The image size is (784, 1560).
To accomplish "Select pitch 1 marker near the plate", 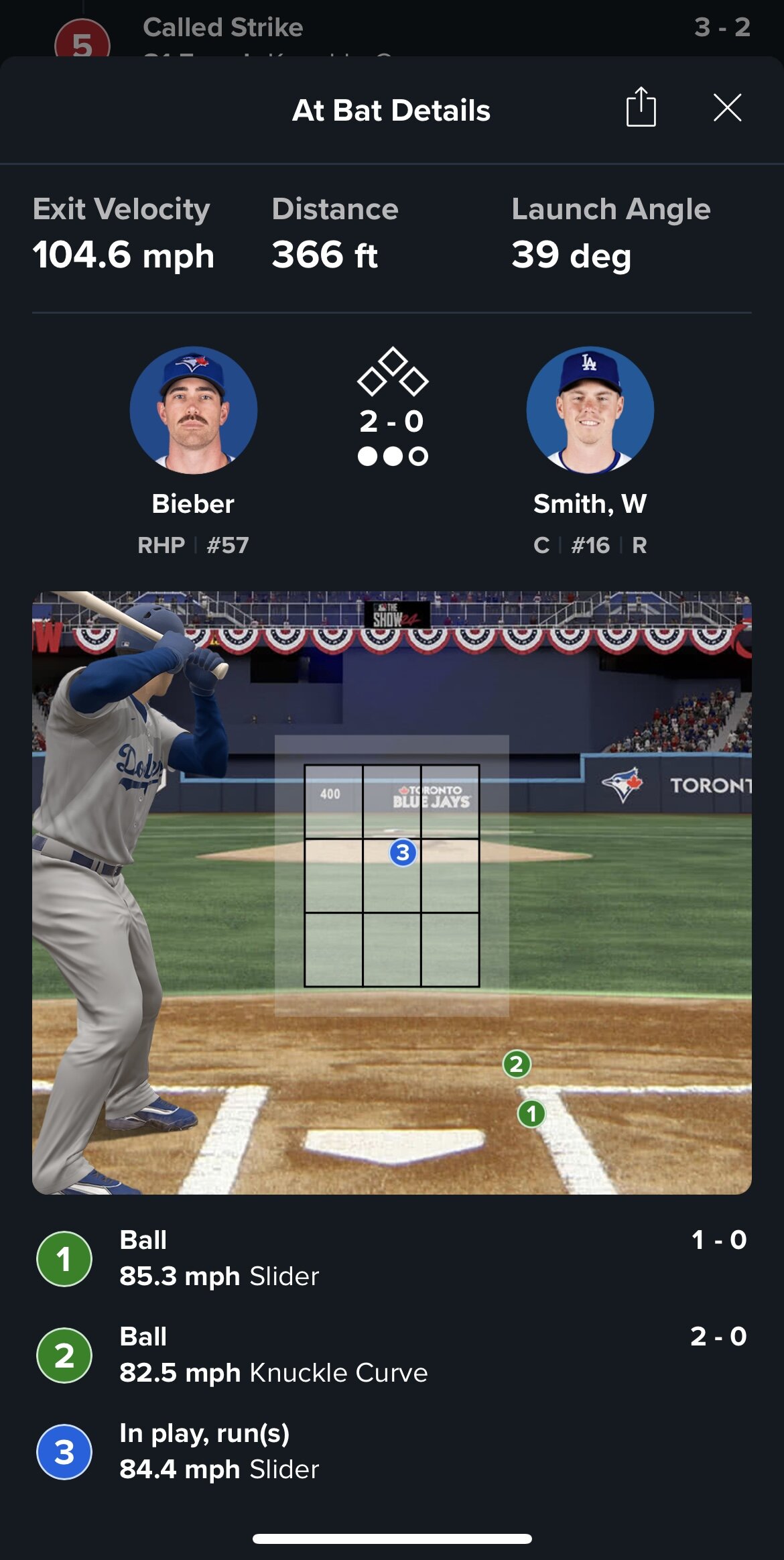I will (531, 1114).
